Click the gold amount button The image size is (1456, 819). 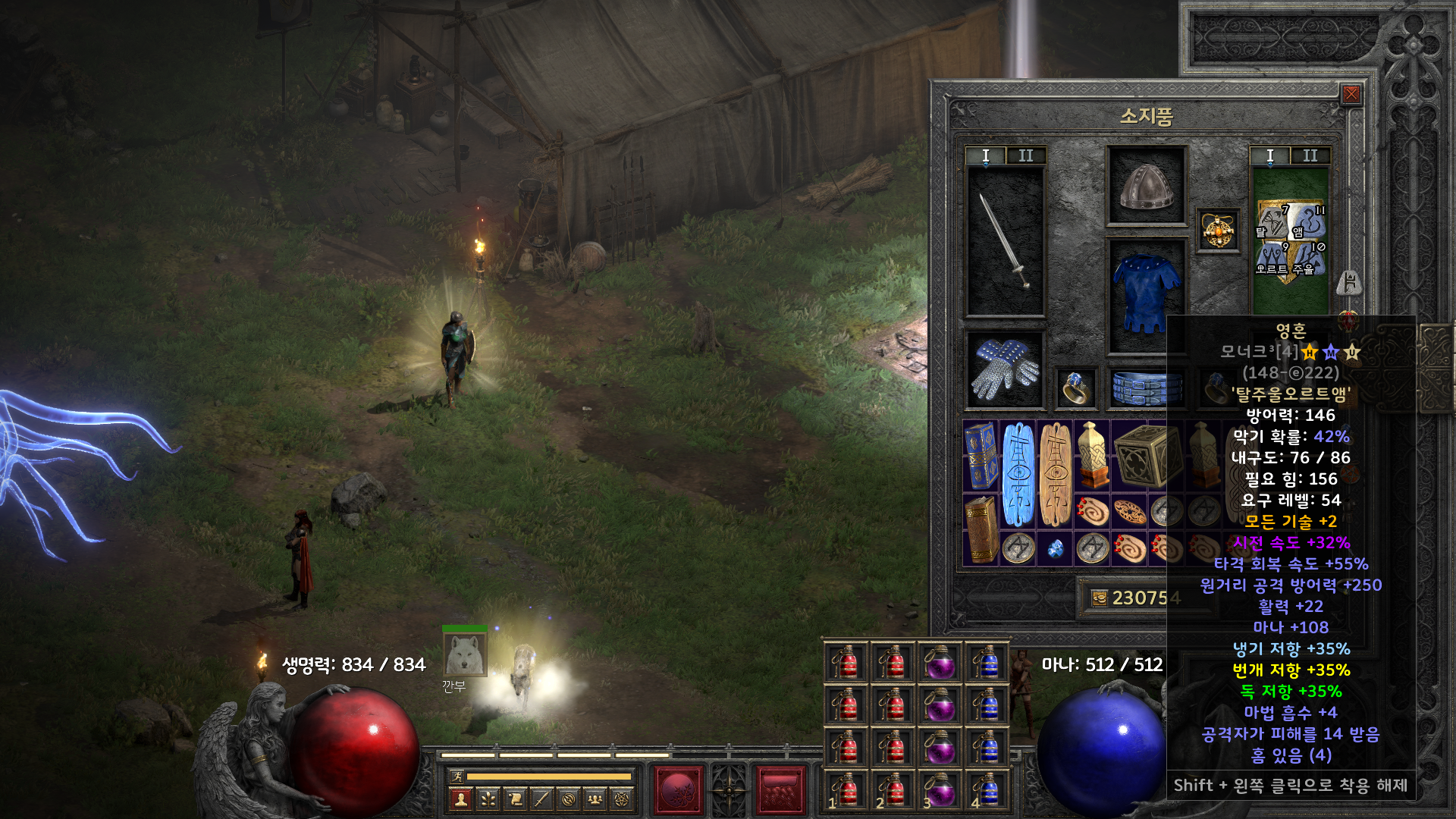1100,598
